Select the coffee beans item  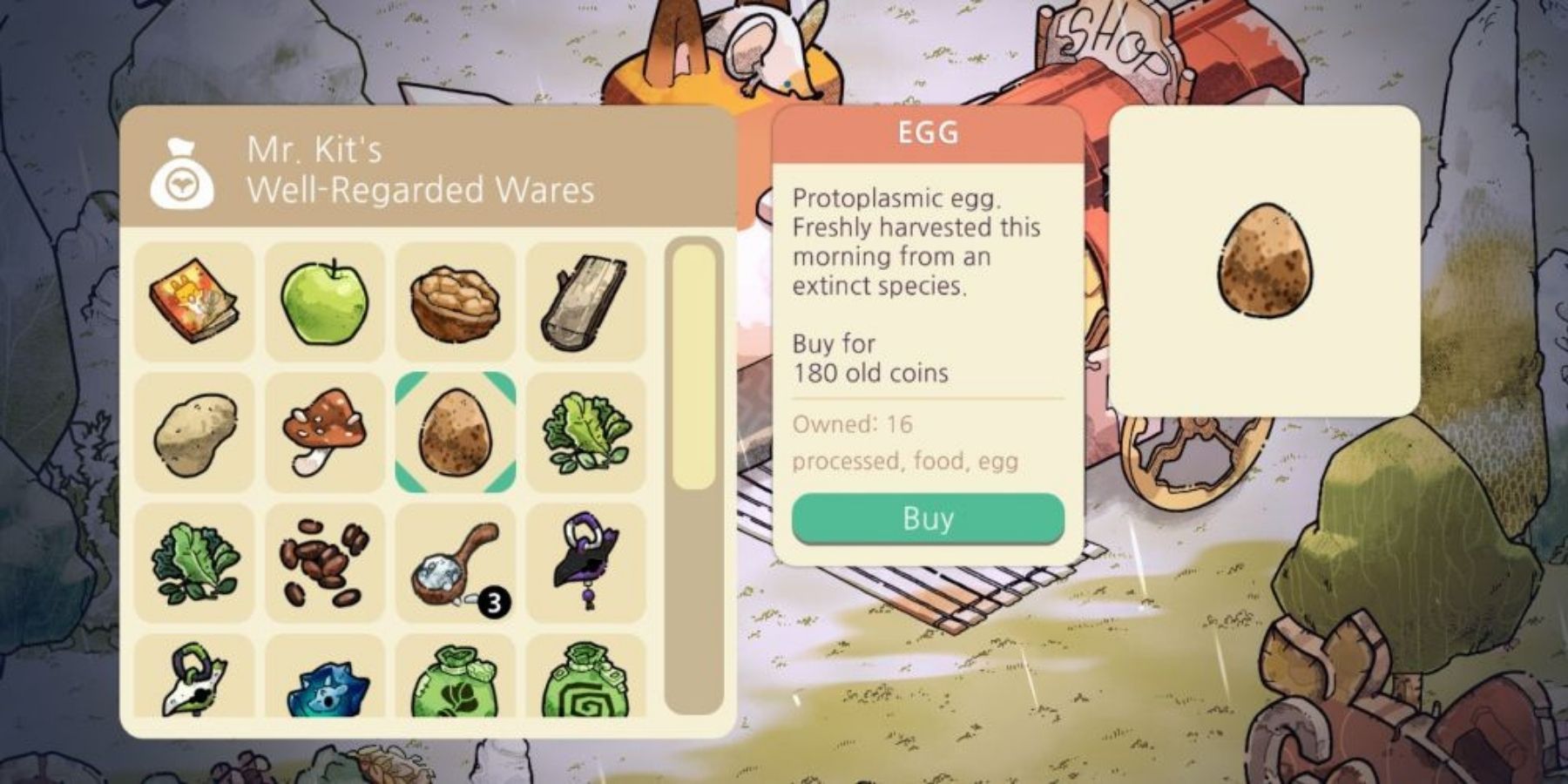point(327,562)
